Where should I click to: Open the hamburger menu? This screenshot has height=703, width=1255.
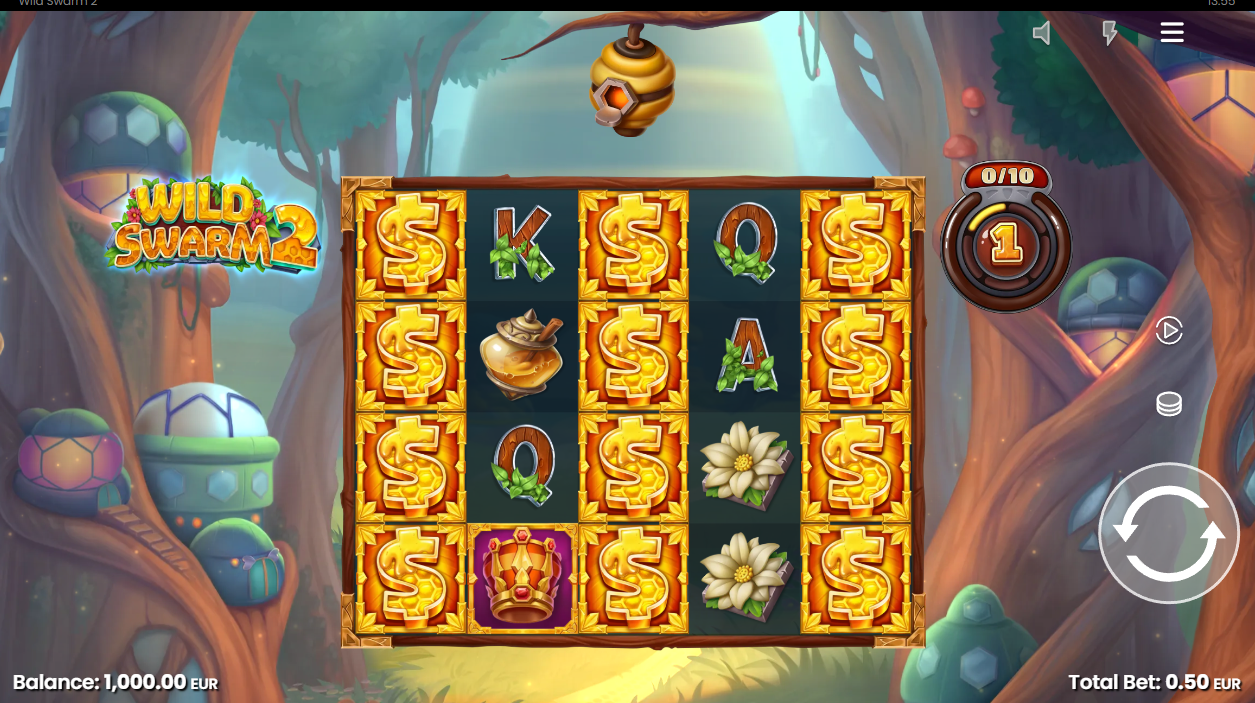pos(1172,33)
